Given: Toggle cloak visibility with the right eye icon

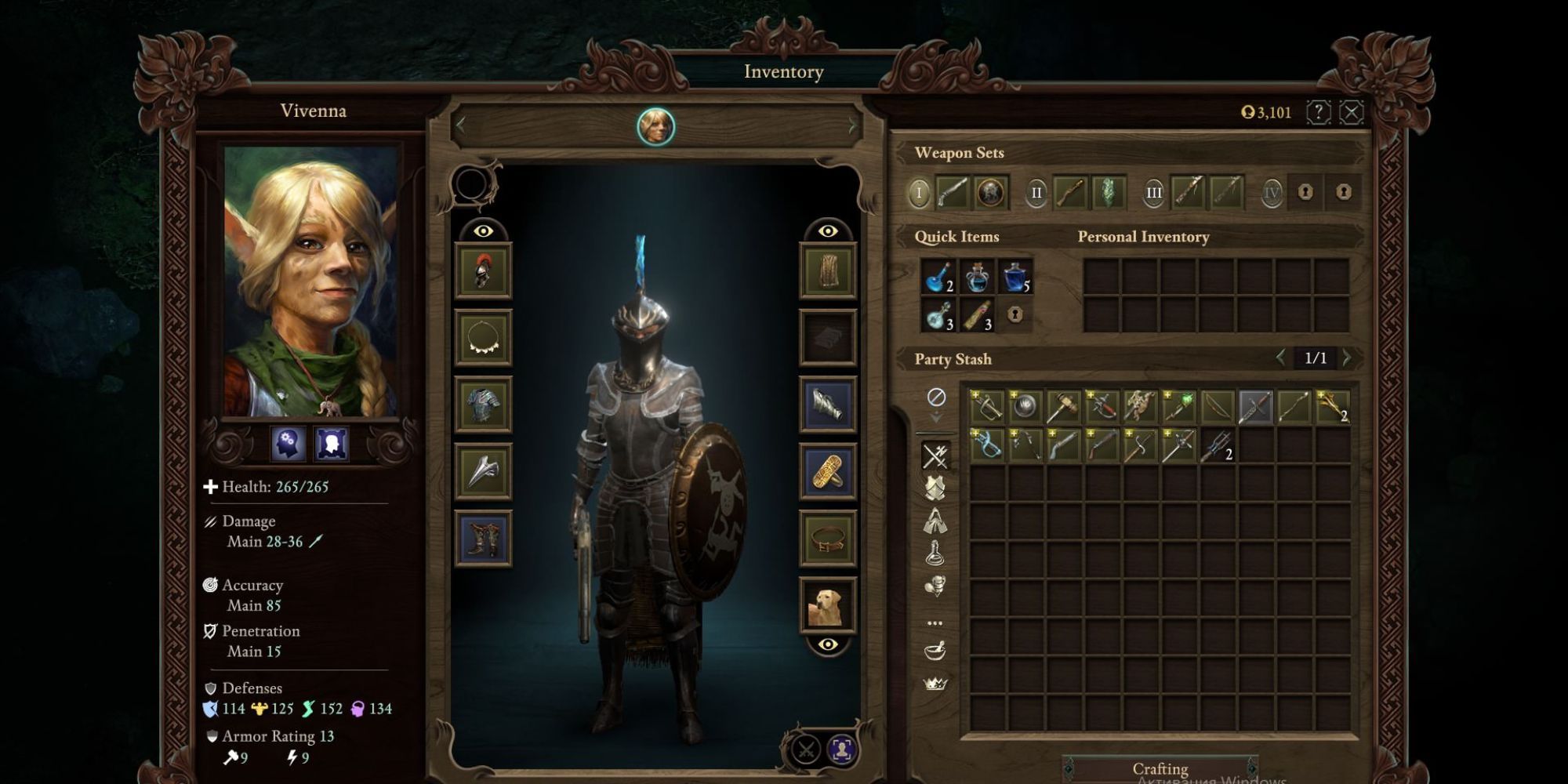Looking at the screenshot, I should point(825,231).
